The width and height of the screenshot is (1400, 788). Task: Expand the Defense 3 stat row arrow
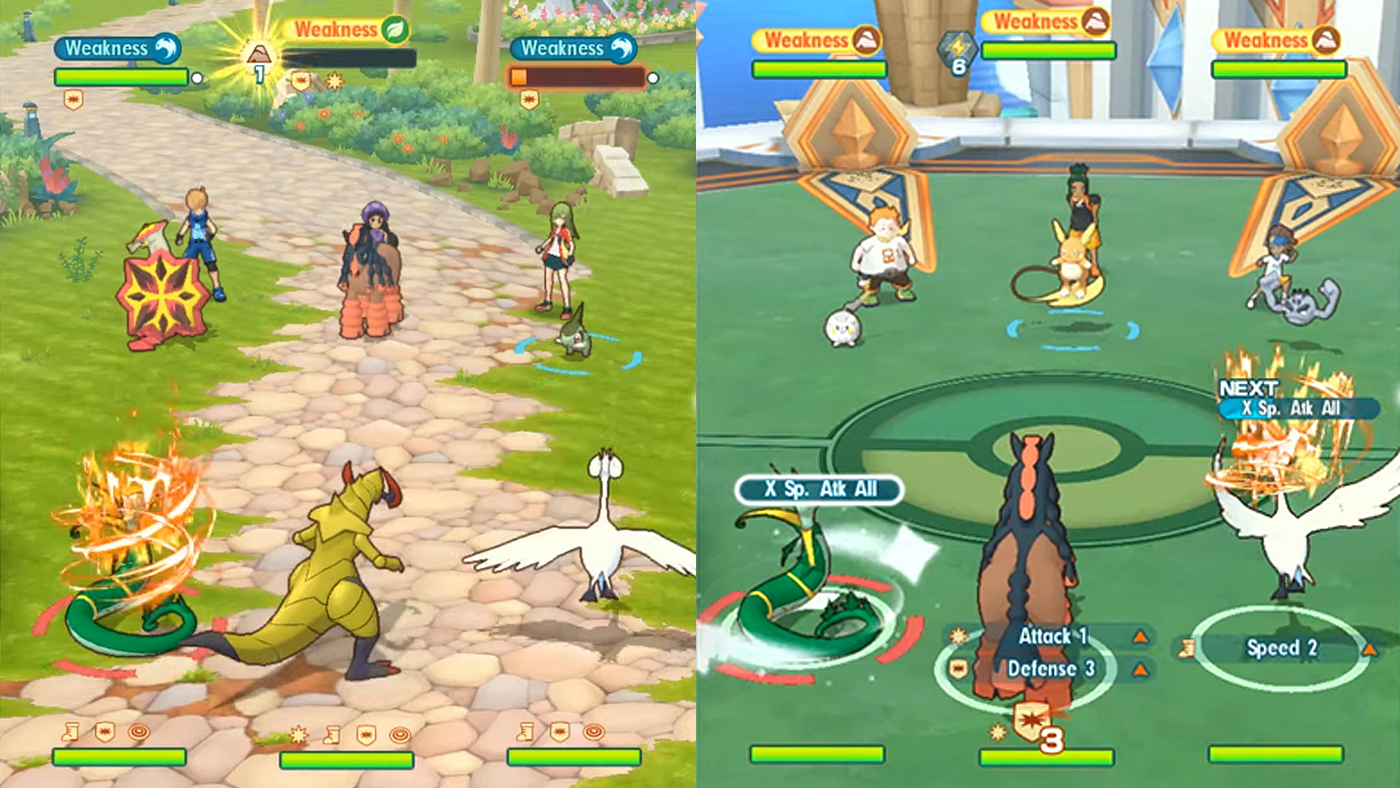tap(1140, 668)
